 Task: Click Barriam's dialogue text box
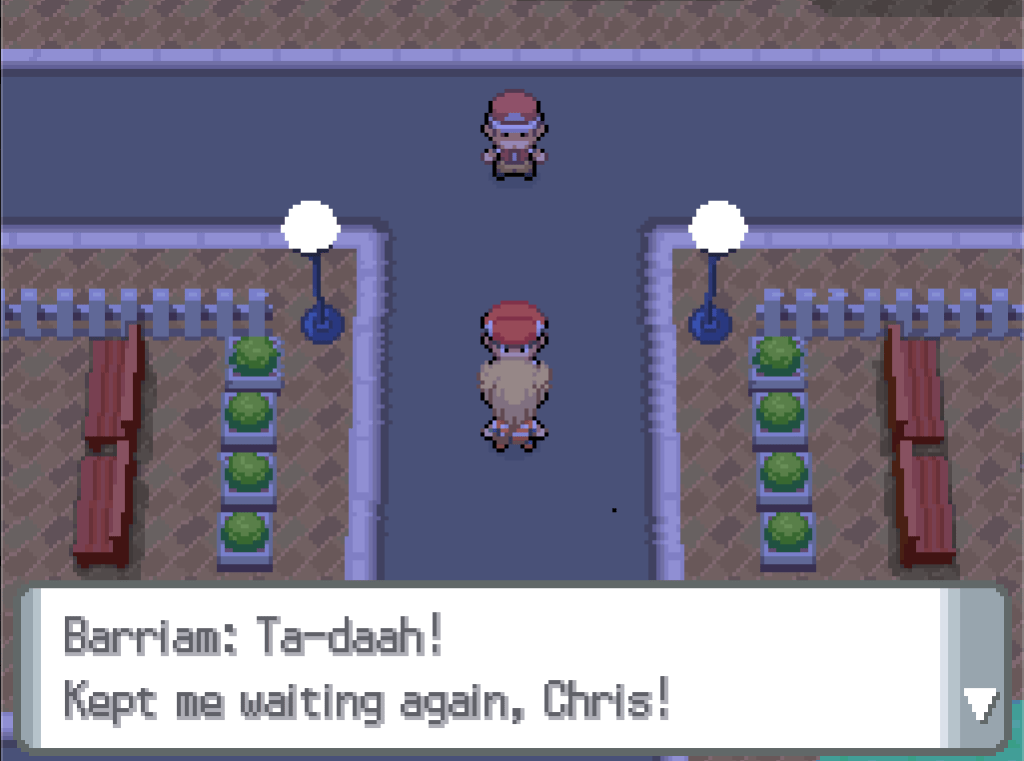(x=480, y=670)
